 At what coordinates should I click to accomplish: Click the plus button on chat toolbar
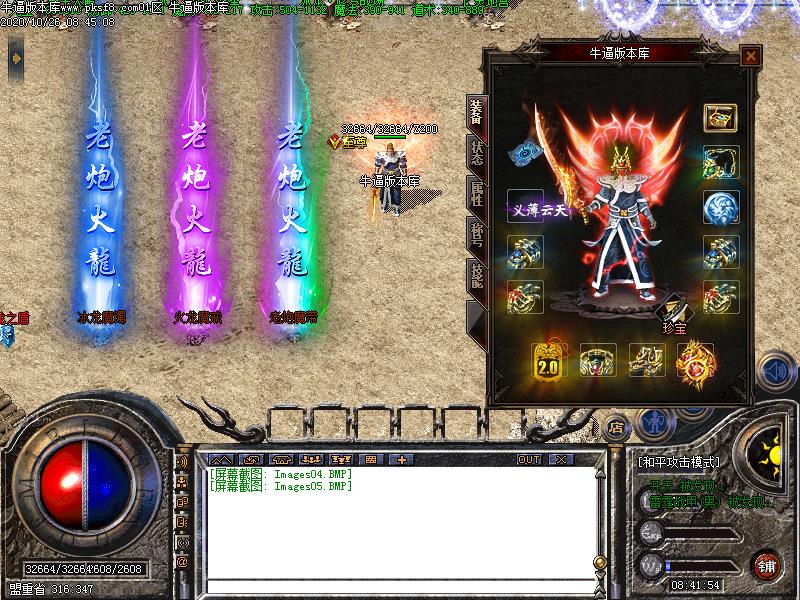pyautogui.click(x=402, y=460)
